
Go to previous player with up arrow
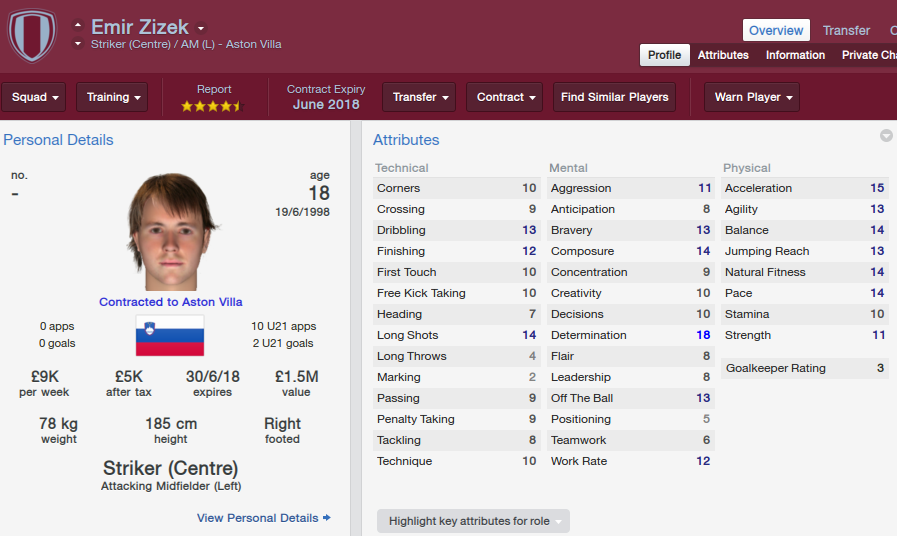point(78,25)
